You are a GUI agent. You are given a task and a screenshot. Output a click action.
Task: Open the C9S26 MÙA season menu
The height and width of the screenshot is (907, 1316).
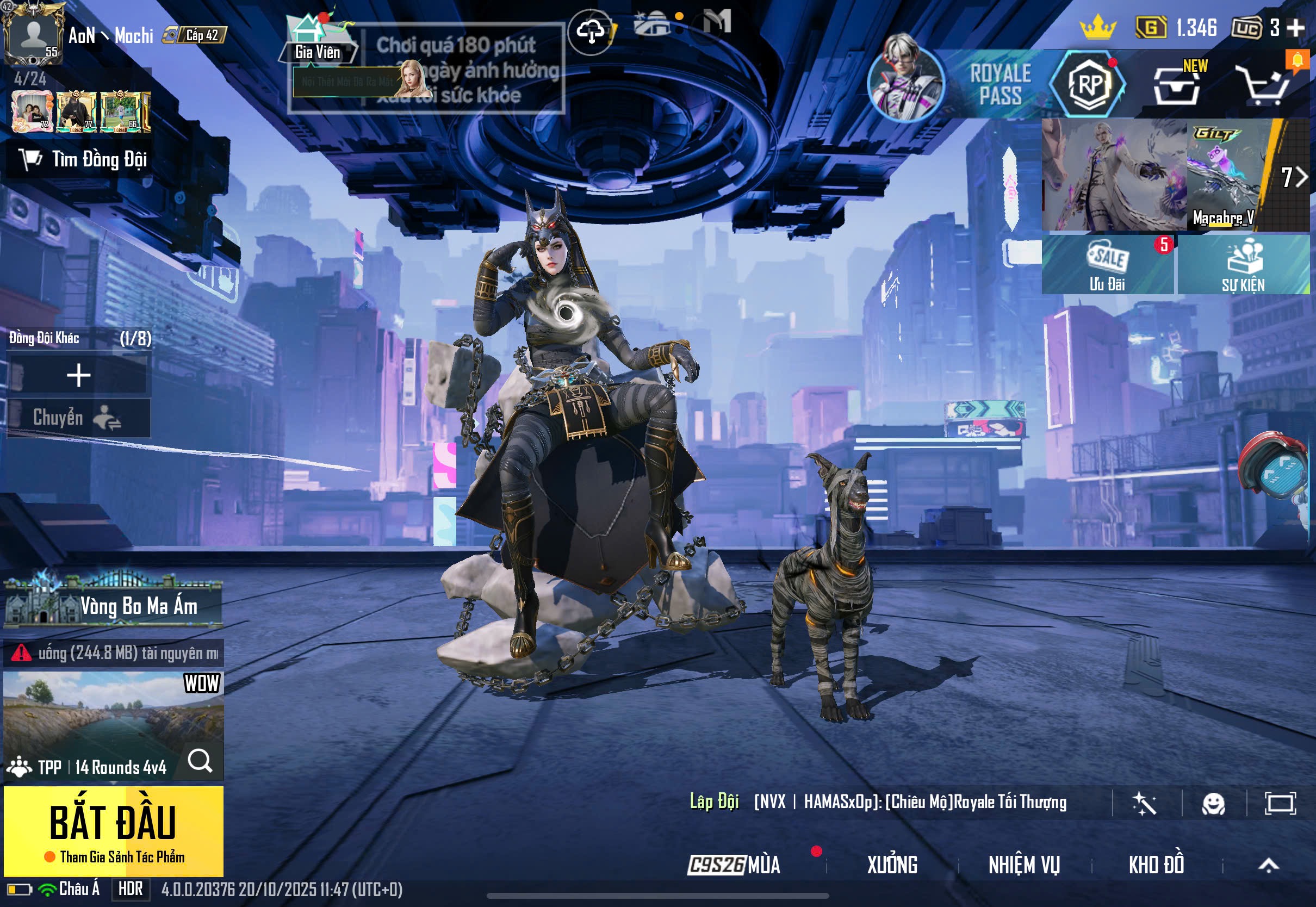coord(734,865)
